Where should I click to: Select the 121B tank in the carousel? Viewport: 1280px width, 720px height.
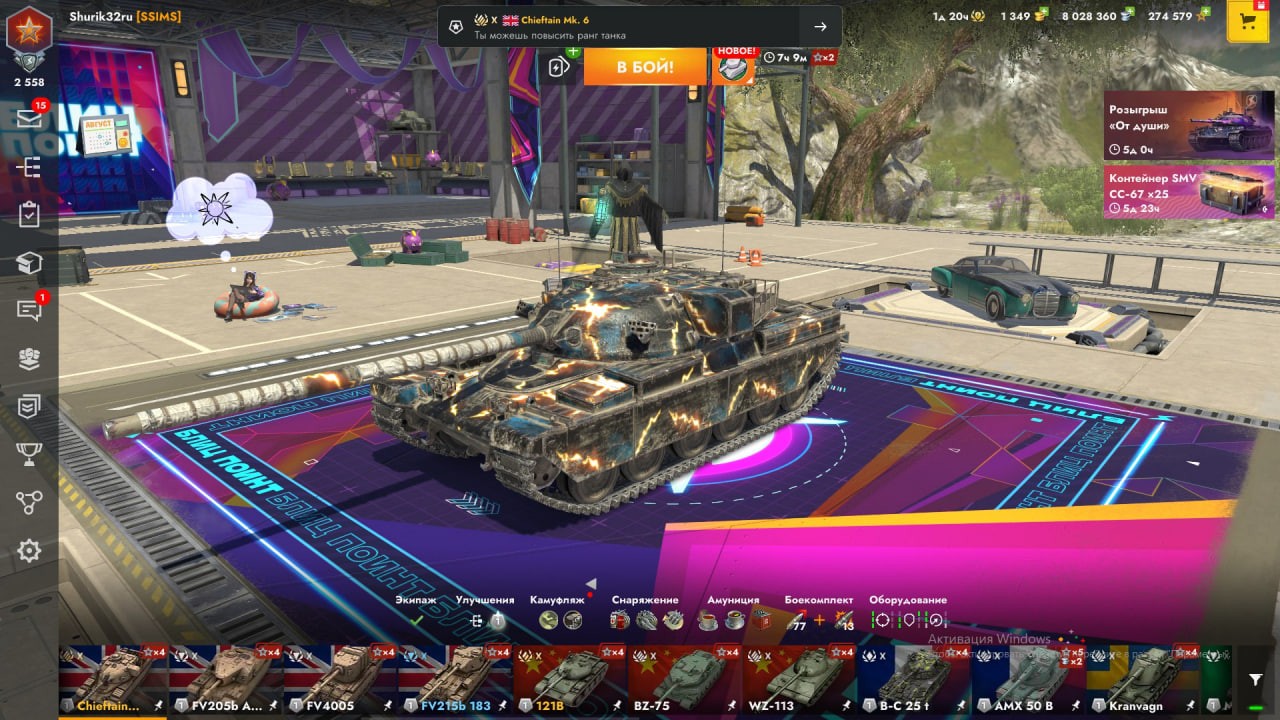569,680
